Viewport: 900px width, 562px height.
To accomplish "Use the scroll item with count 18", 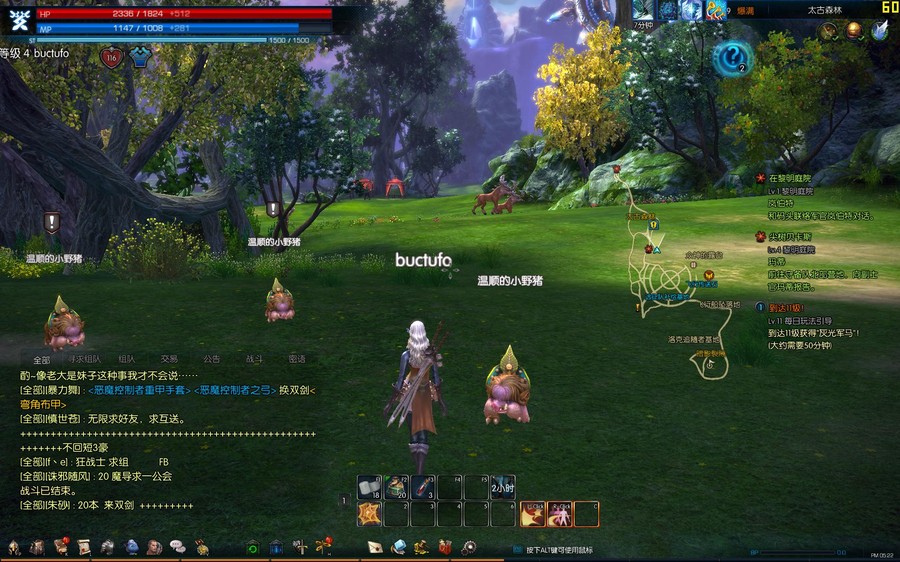I will coord(370,487).
